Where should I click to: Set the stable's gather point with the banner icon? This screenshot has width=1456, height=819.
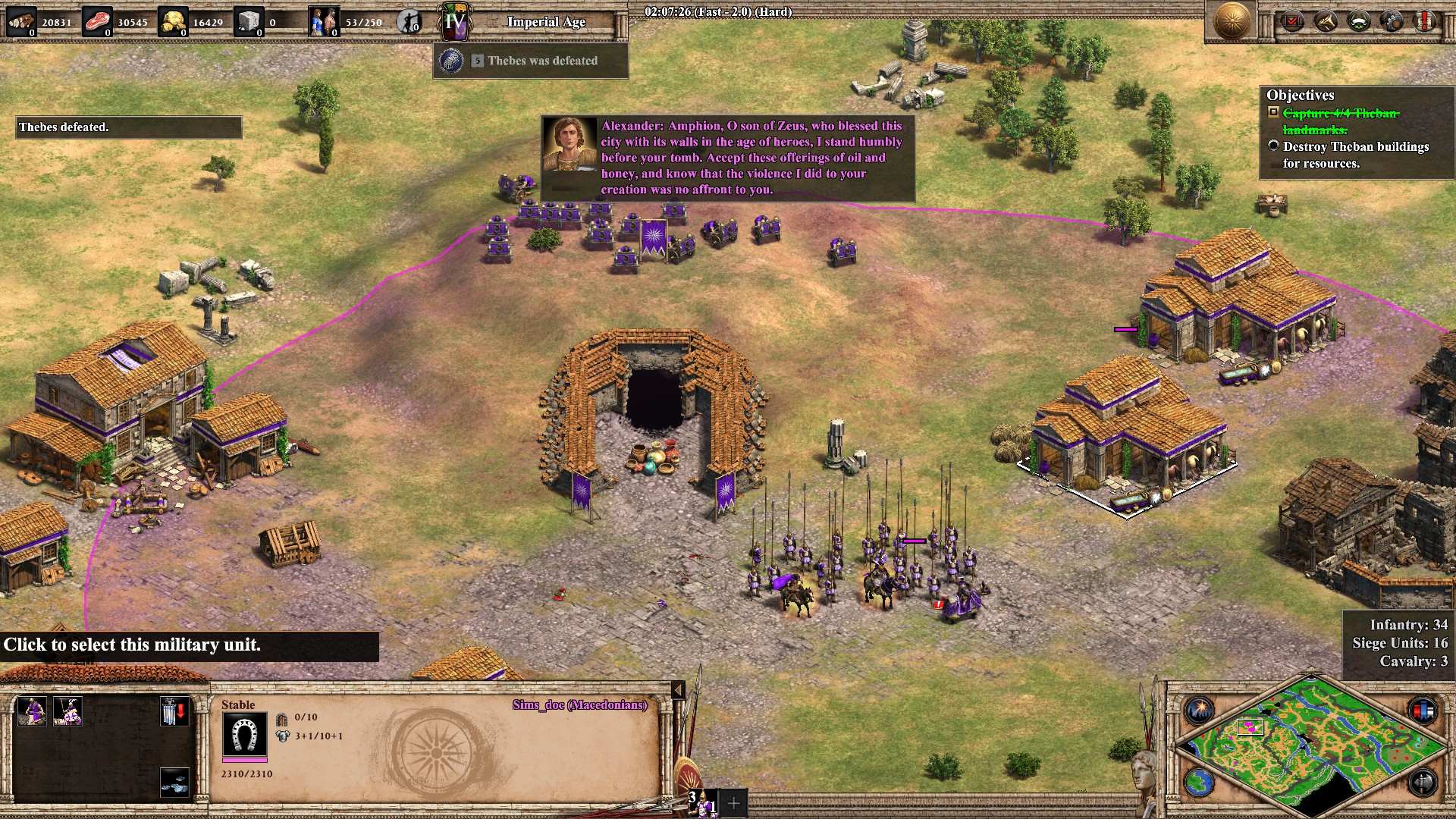click(x=174, y=712)
